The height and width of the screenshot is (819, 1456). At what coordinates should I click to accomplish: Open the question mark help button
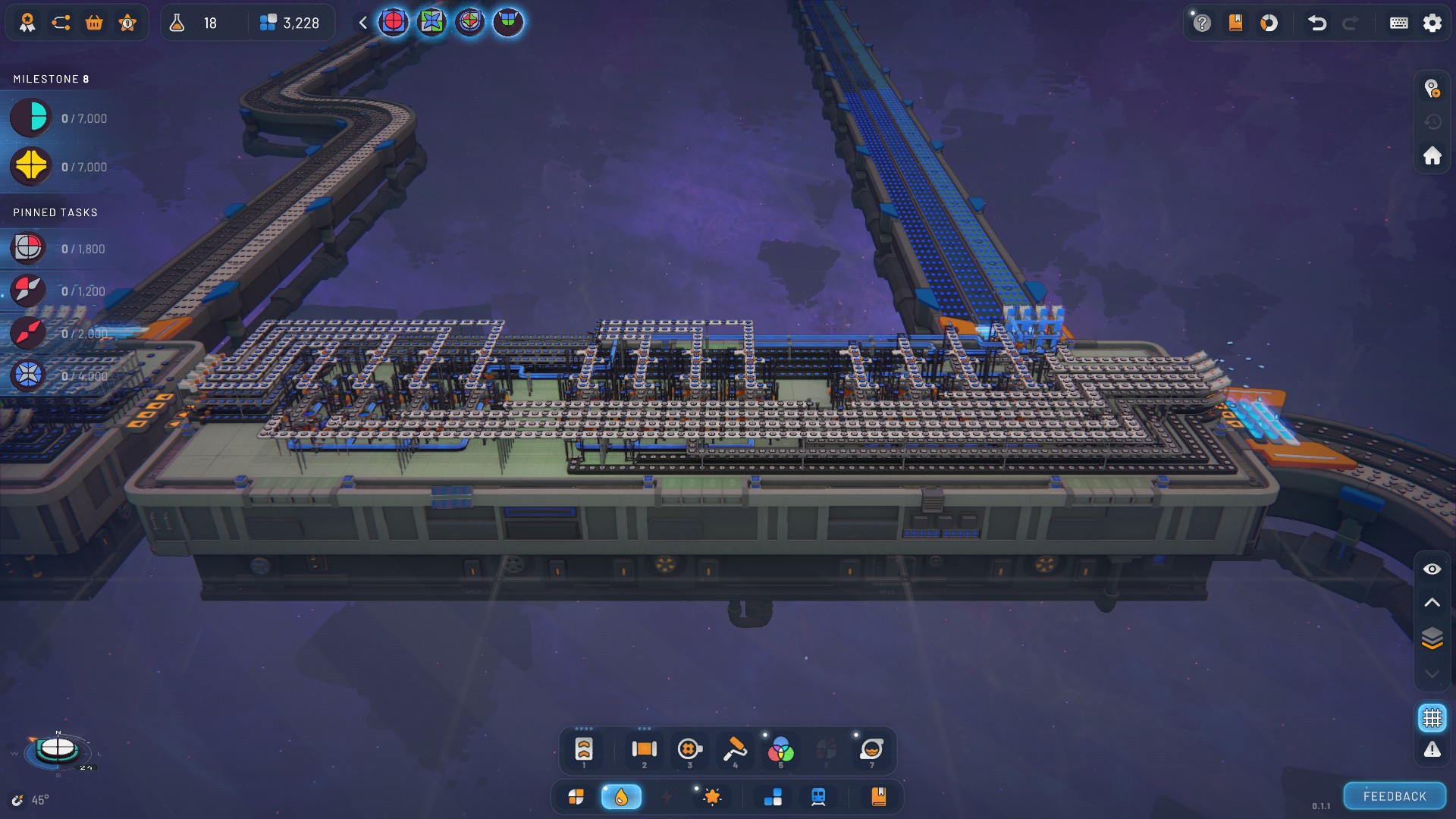1202,23
